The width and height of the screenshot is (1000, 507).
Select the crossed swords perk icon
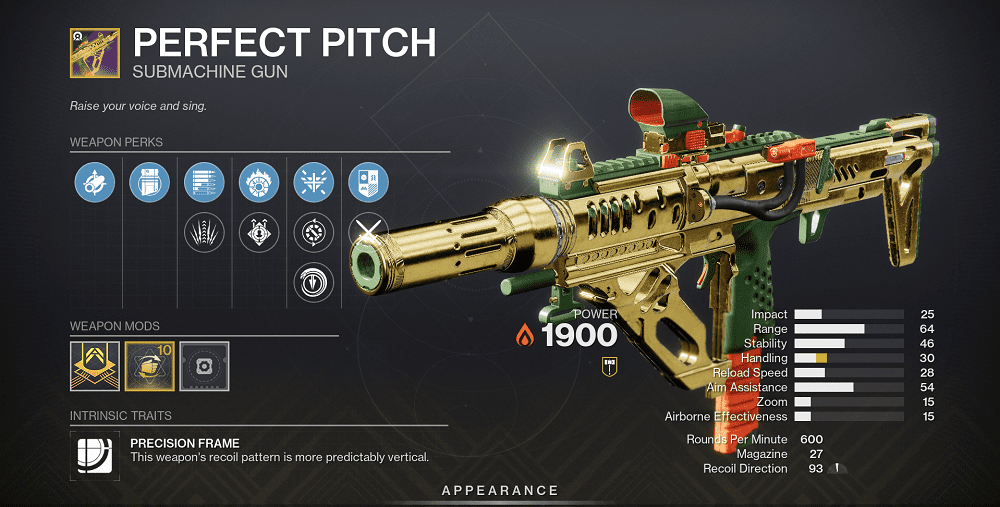coord(366,232)
